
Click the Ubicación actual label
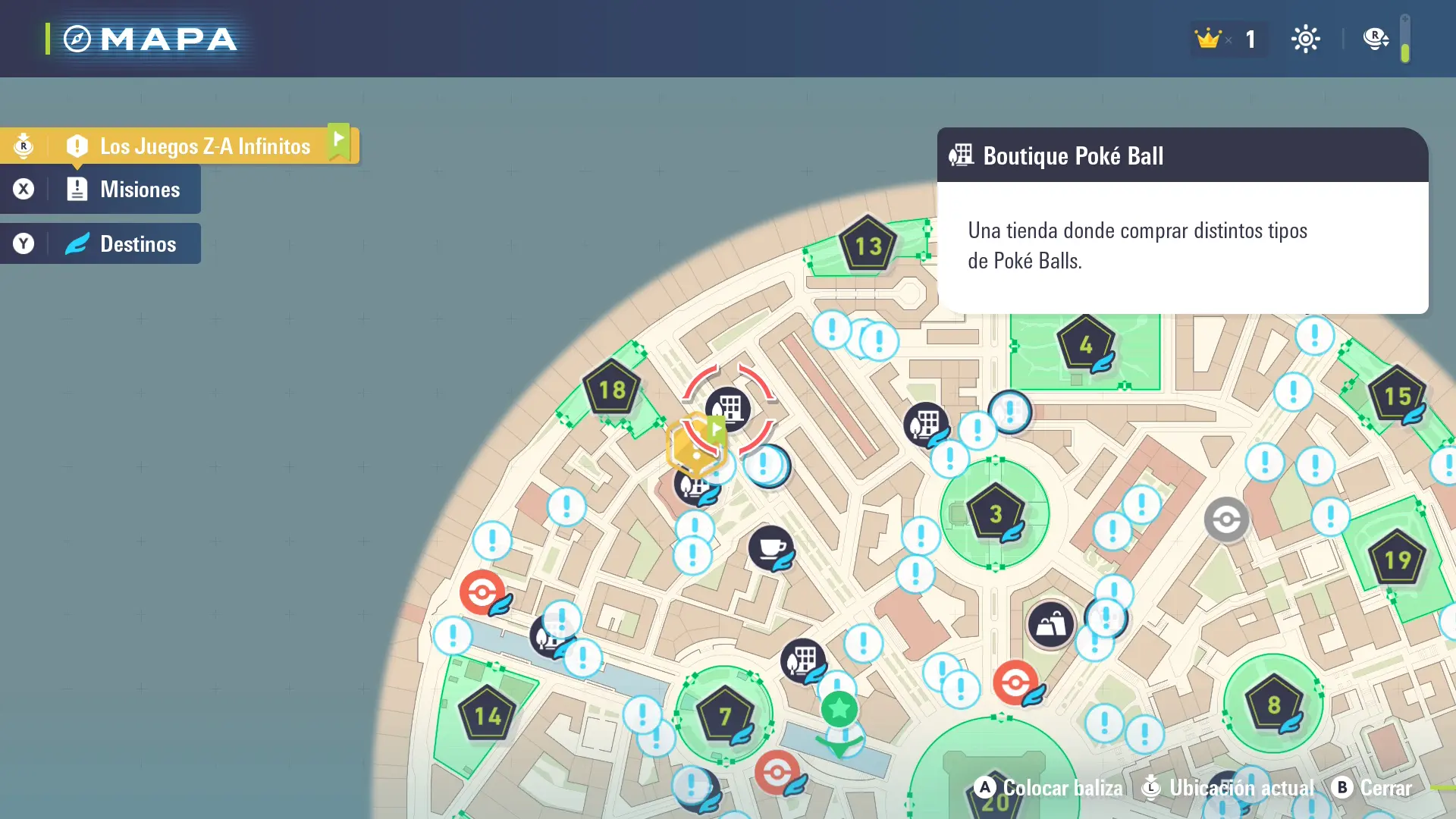tap(1241, 788)
